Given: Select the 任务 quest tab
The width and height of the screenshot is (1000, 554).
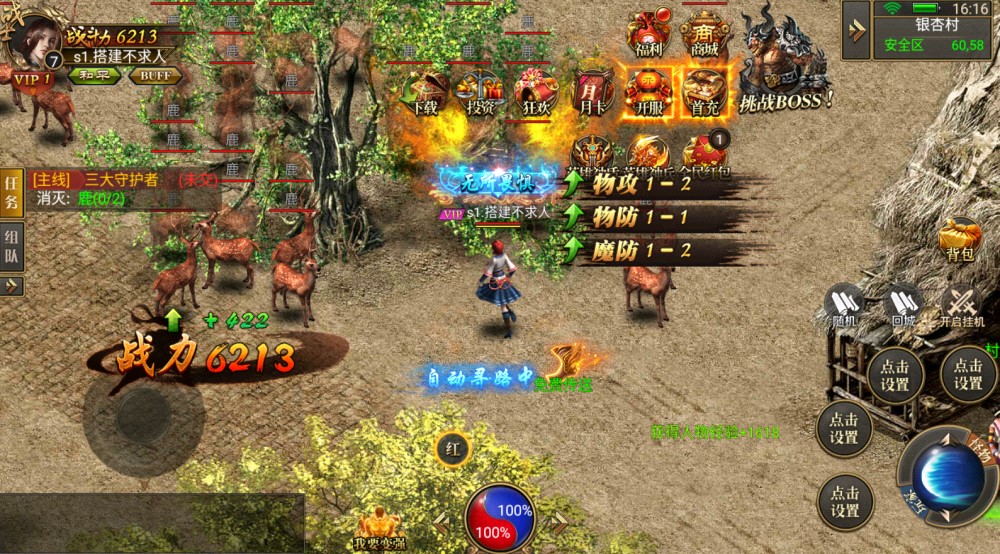Looking at the screenshot, I should 12,192.
